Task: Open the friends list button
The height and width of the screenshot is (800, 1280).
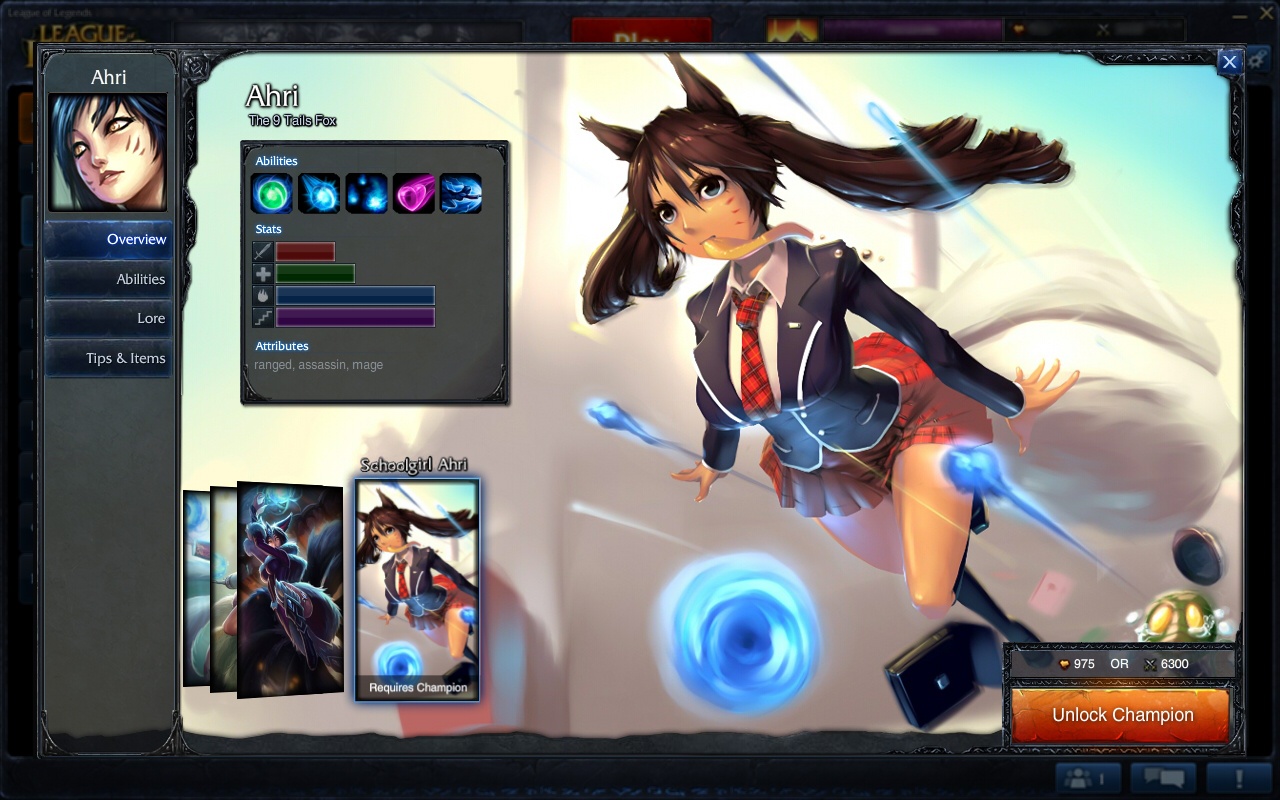Action: [x=1089, y=778]
